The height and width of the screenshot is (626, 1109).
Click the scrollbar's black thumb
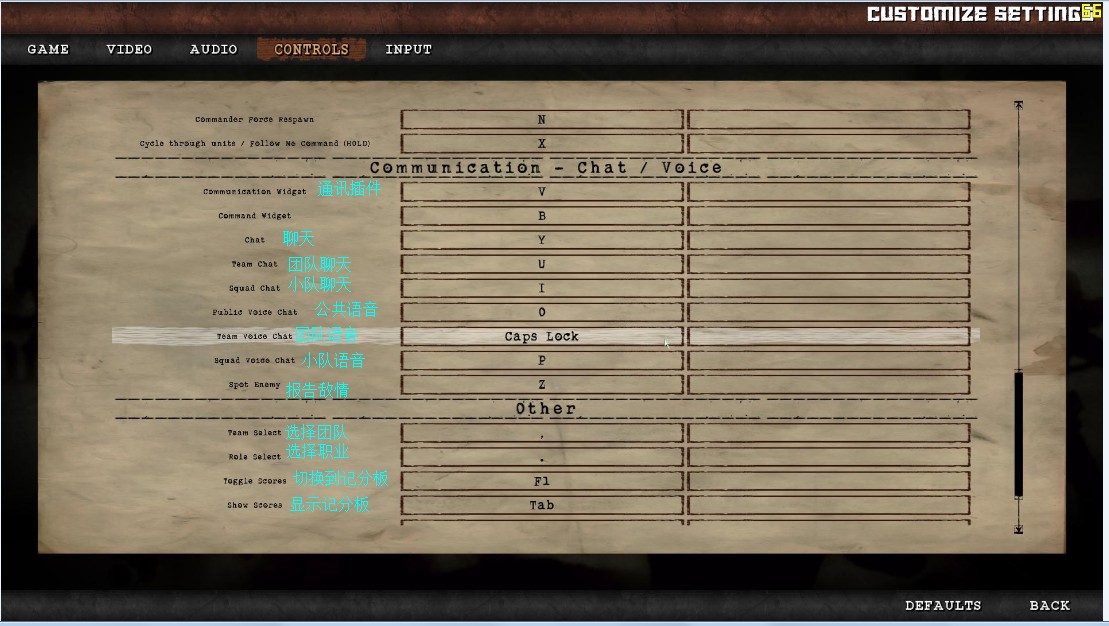tap(1018, 433)
